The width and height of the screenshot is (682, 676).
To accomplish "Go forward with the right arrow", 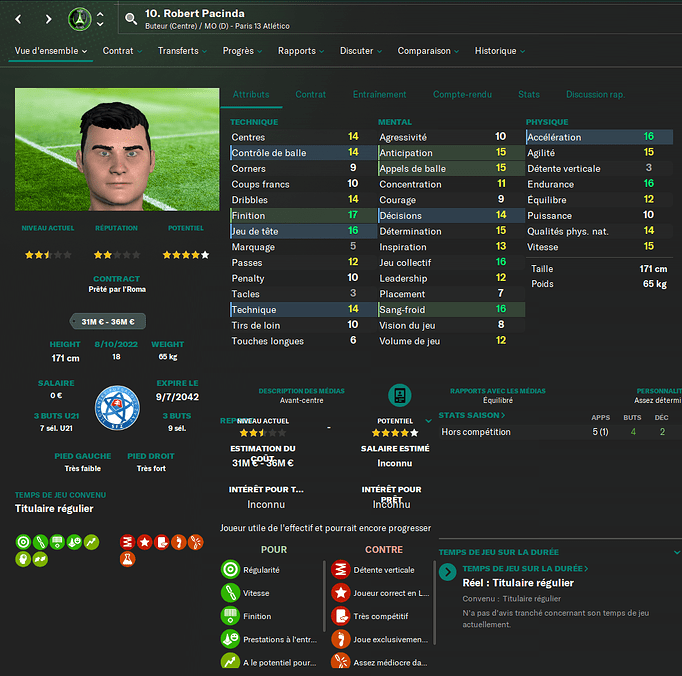I will pos(48,19).
